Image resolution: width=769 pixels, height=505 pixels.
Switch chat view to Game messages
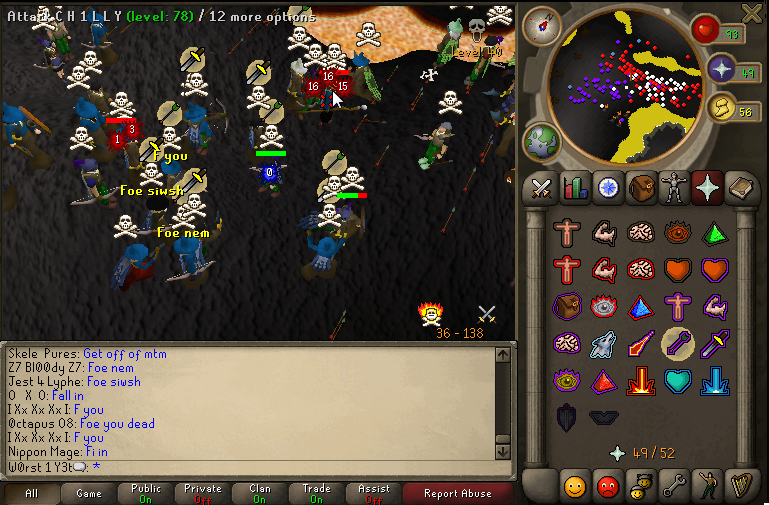click(88, 493)
